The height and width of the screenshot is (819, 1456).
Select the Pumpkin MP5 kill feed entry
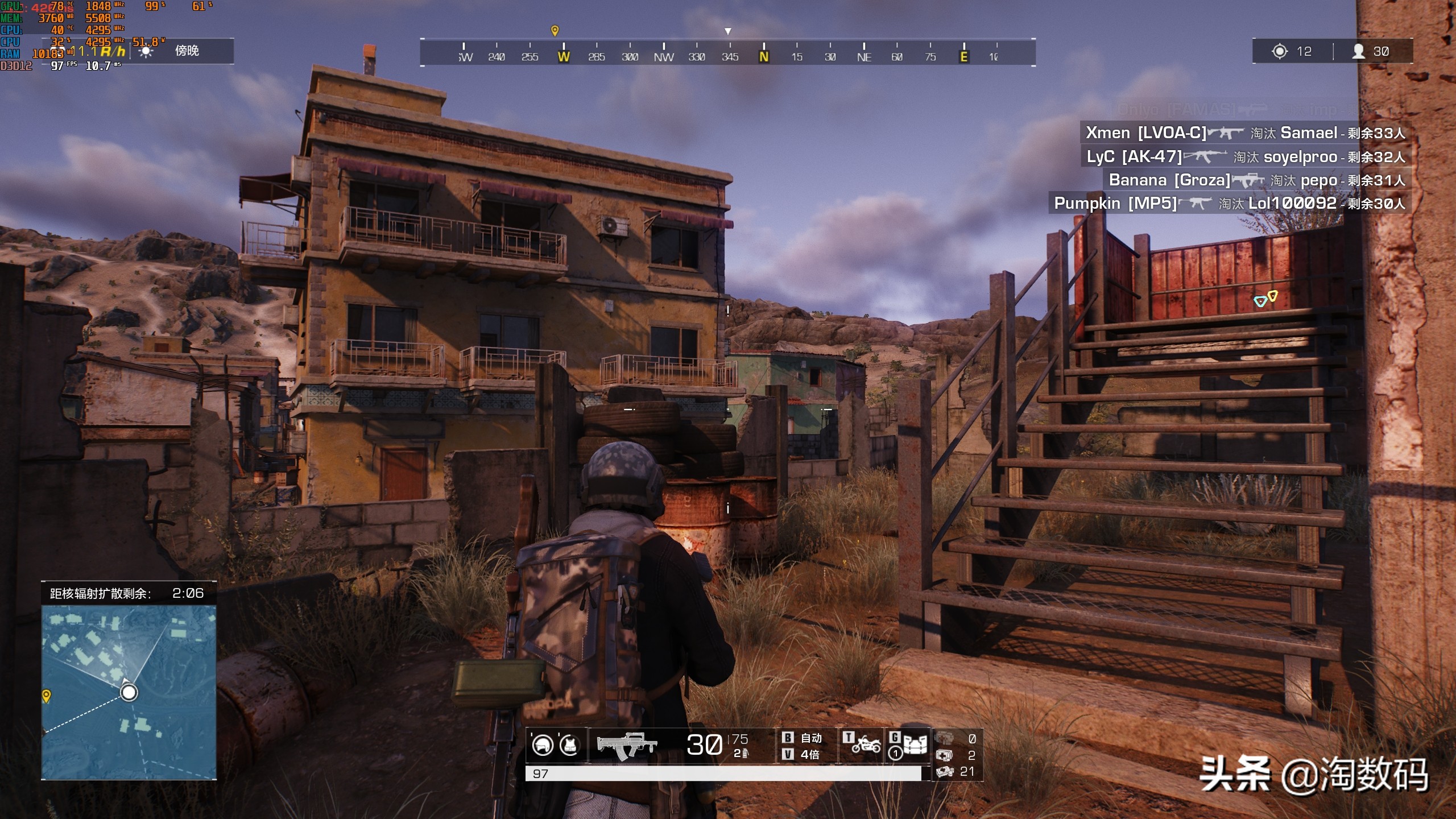[x=1228, y=203]
